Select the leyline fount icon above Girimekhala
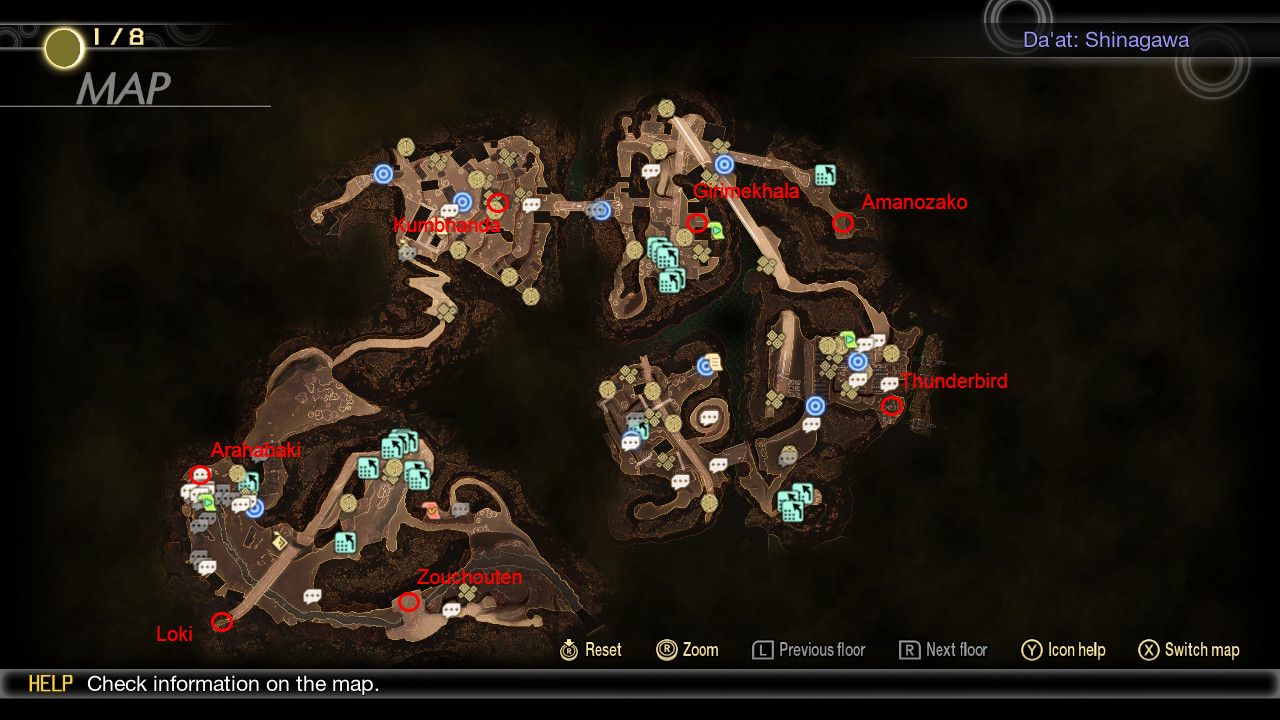This screenshot has width=1280, height=720. tap(723, 164)
